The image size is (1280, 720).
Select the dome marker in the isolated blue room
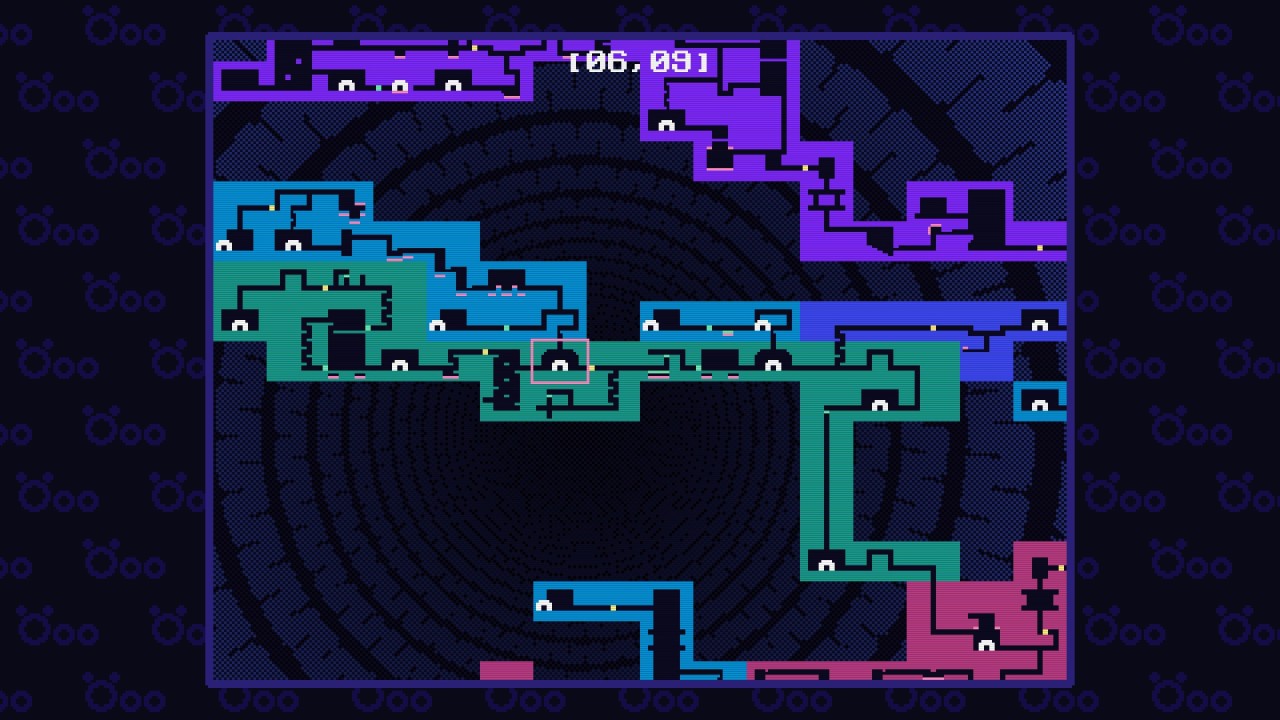click(x=1039, y=405)
